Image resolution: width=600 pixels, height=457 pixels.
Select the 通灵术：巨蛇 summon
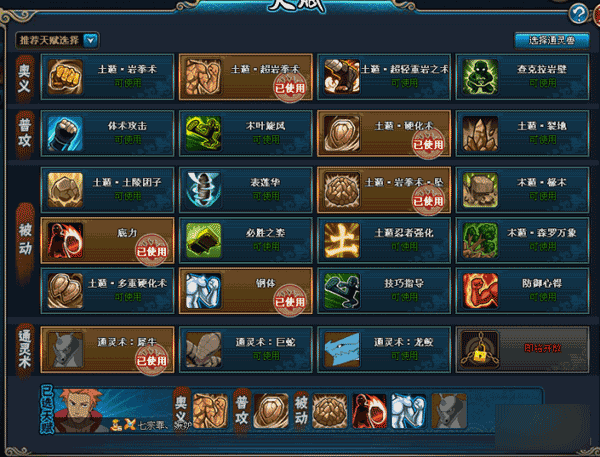tap(245, 347)
